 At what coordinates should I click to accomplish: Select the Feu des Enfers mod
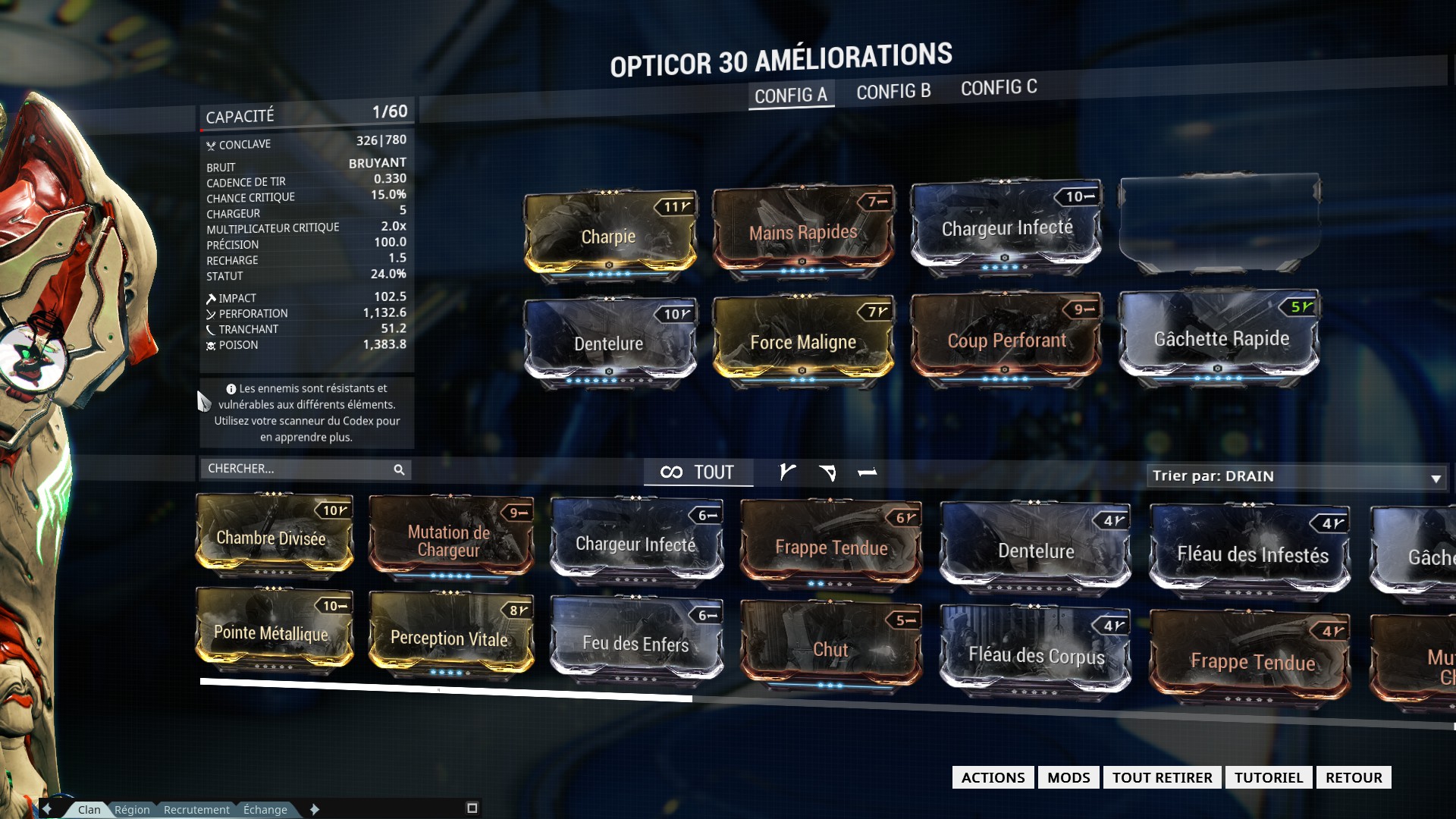[635, 642]
